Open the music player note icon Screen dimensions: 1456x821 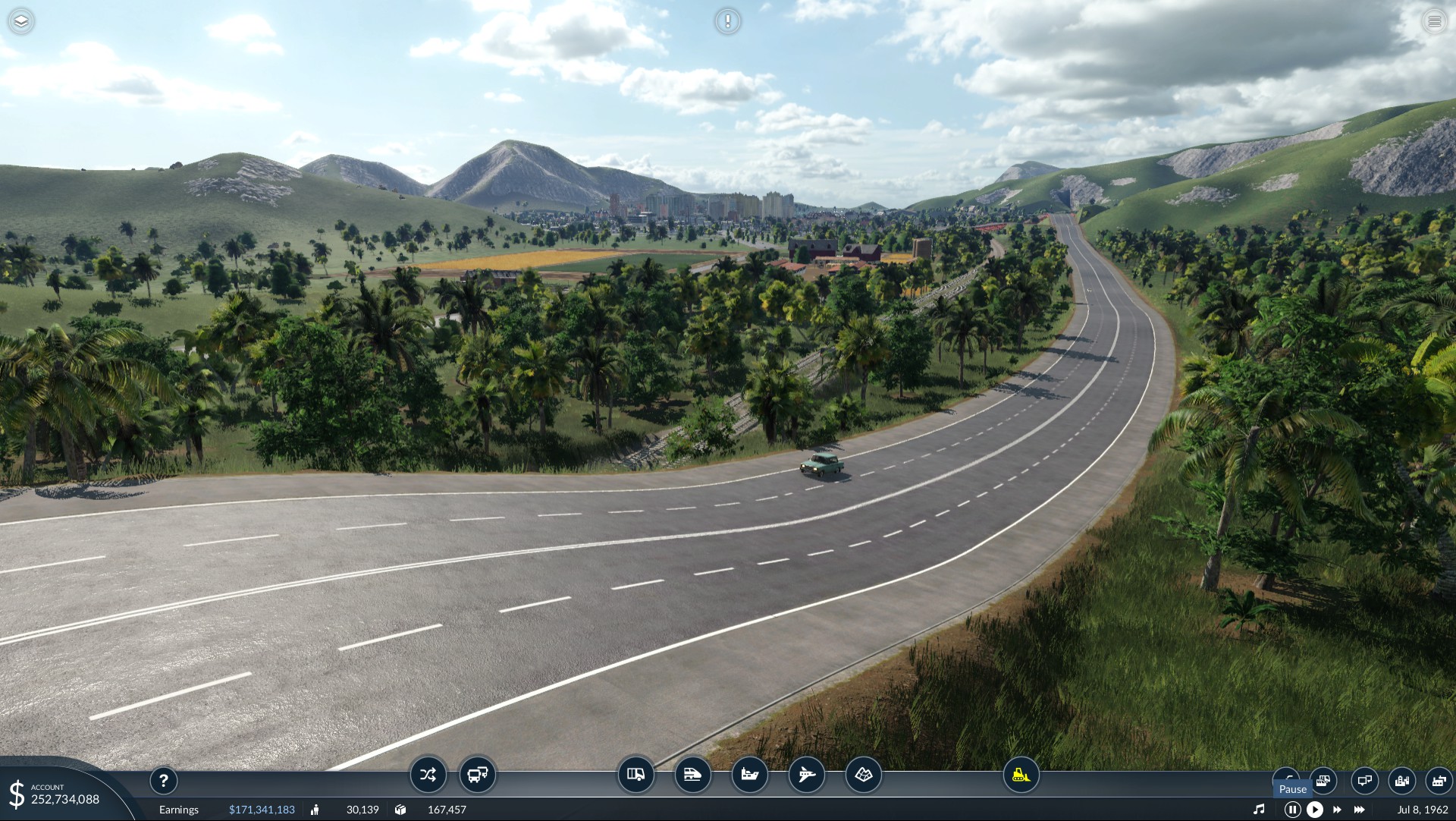(x=1259, y=810)
